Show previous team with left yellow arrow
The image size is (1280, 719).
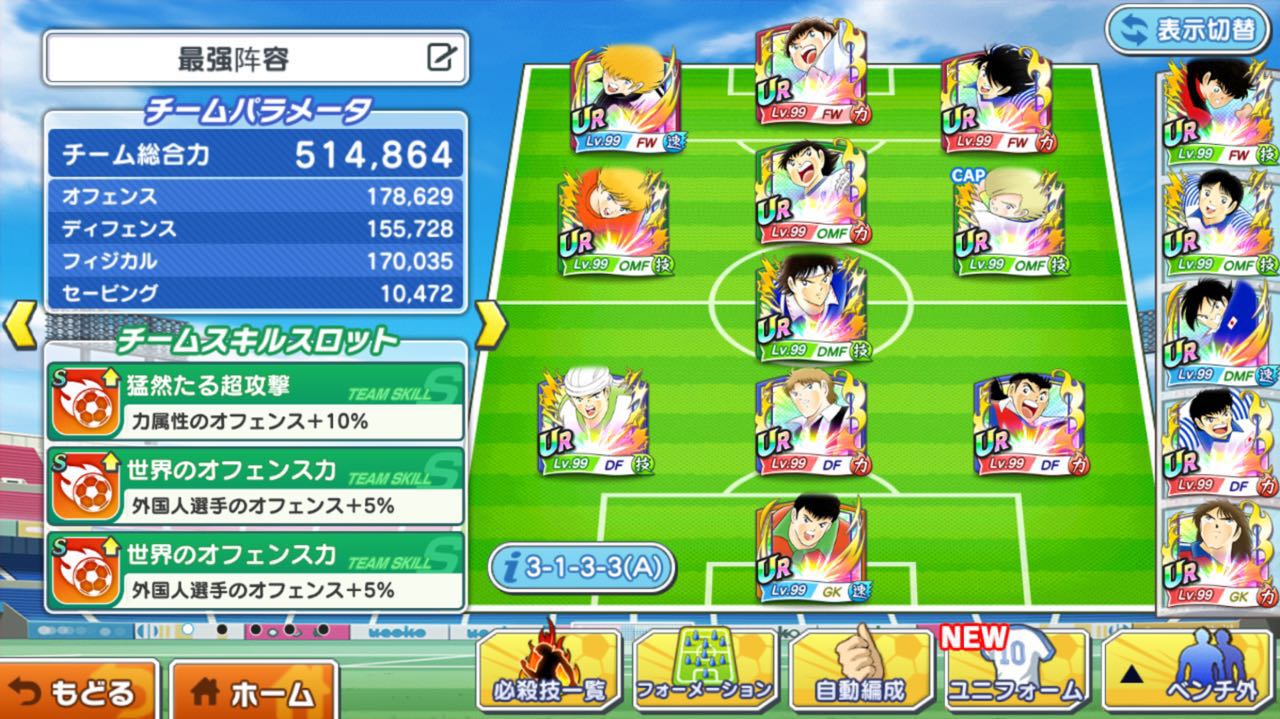coord(22,325)
